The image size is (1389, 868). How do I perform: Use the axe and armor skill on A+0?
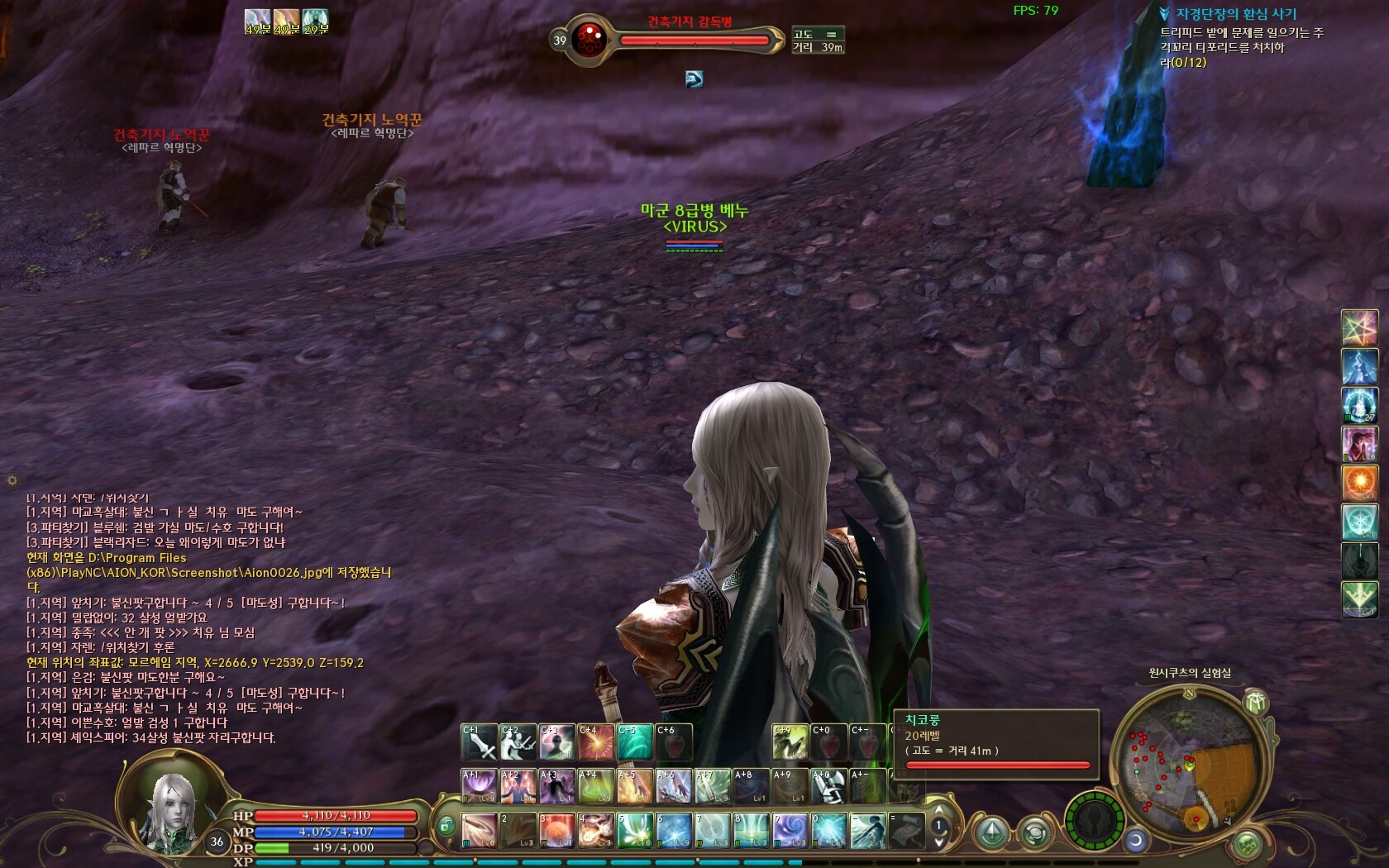pos(828,786)
